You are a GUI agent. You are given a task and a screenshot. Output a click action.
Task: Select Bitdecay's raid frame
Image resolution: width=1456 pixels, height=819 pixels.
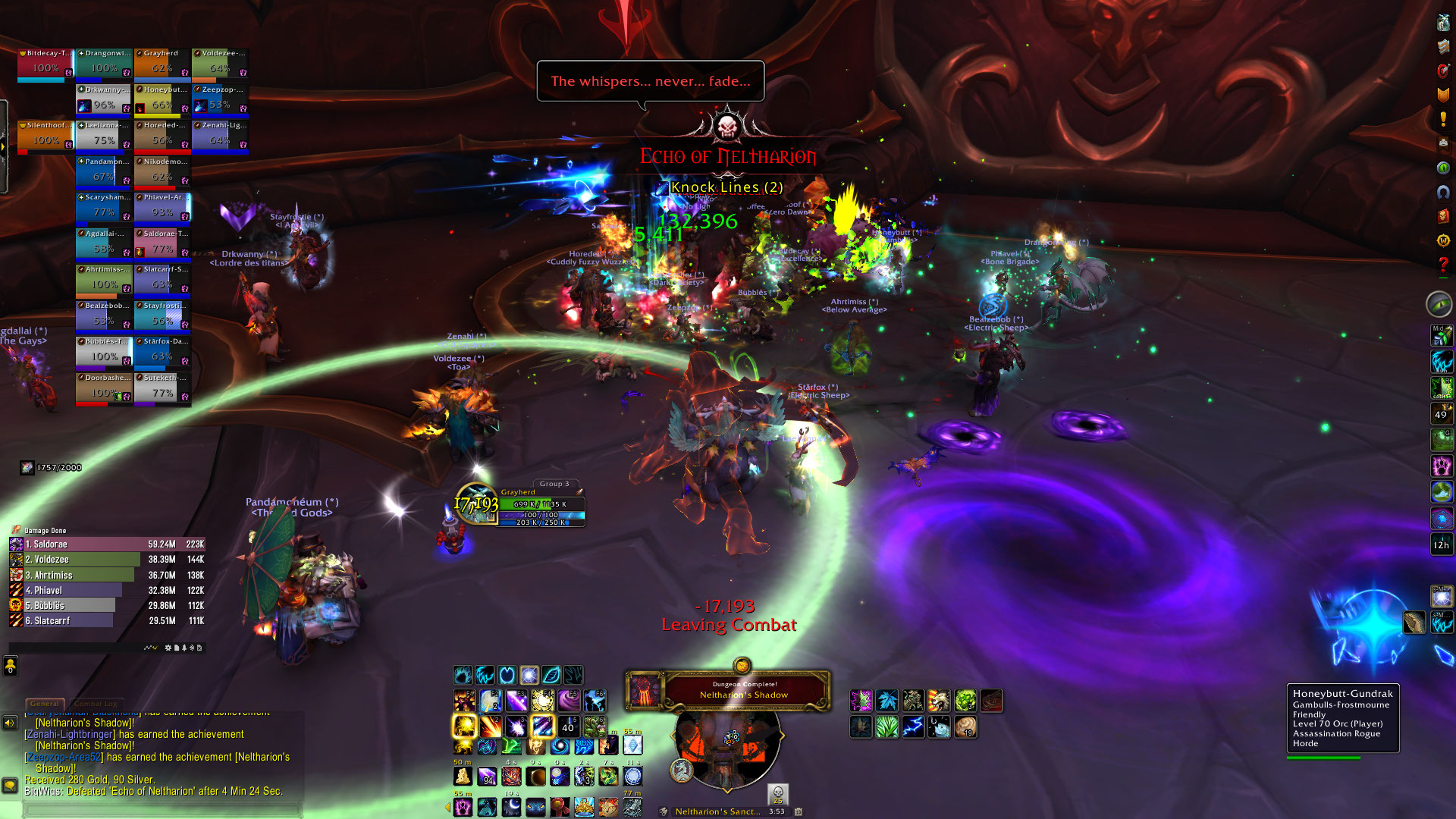coord(45,64)
